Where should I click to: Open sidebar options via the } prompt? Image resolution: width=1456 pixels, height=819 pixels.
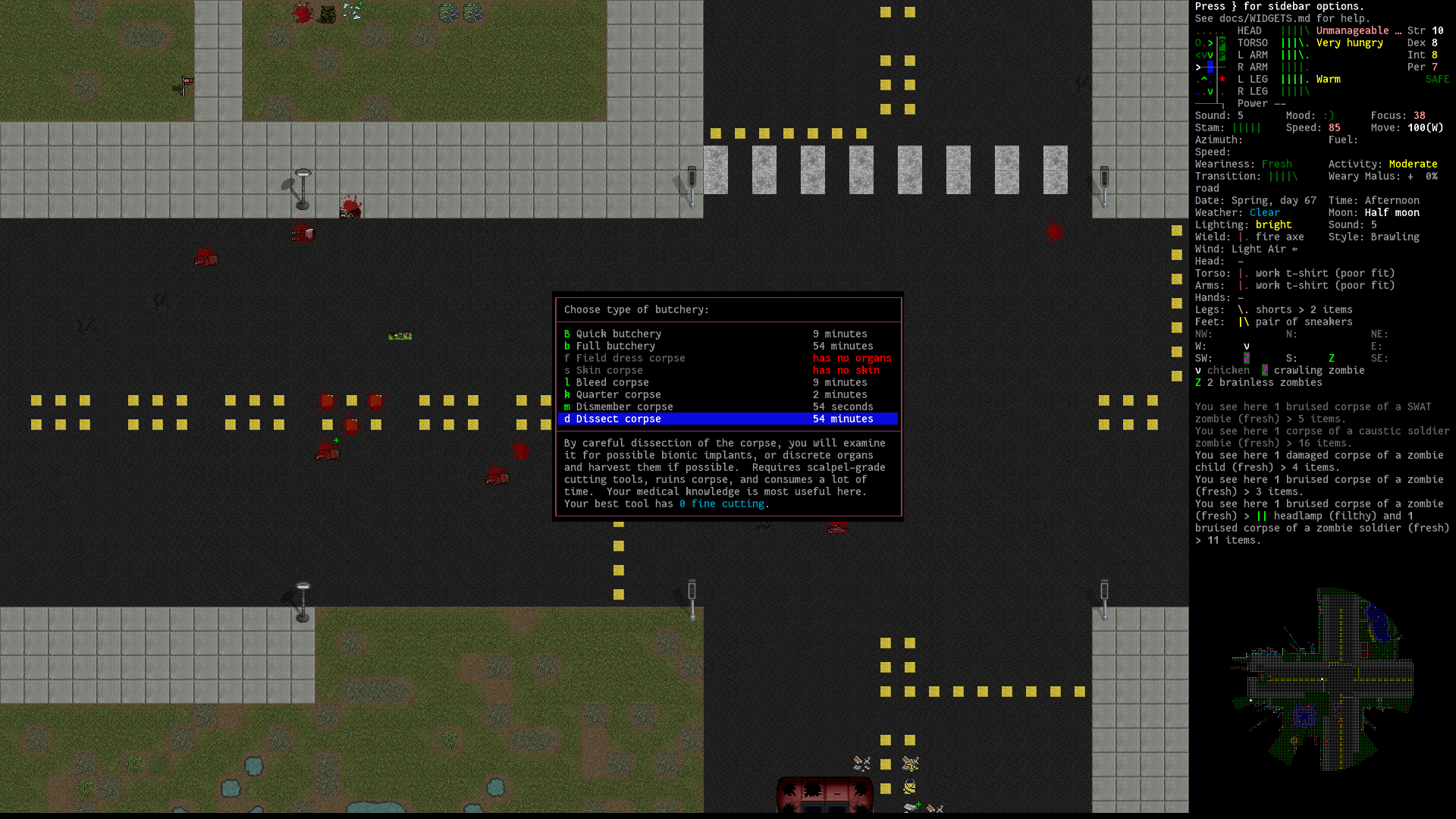click(x=1238, y=6)
